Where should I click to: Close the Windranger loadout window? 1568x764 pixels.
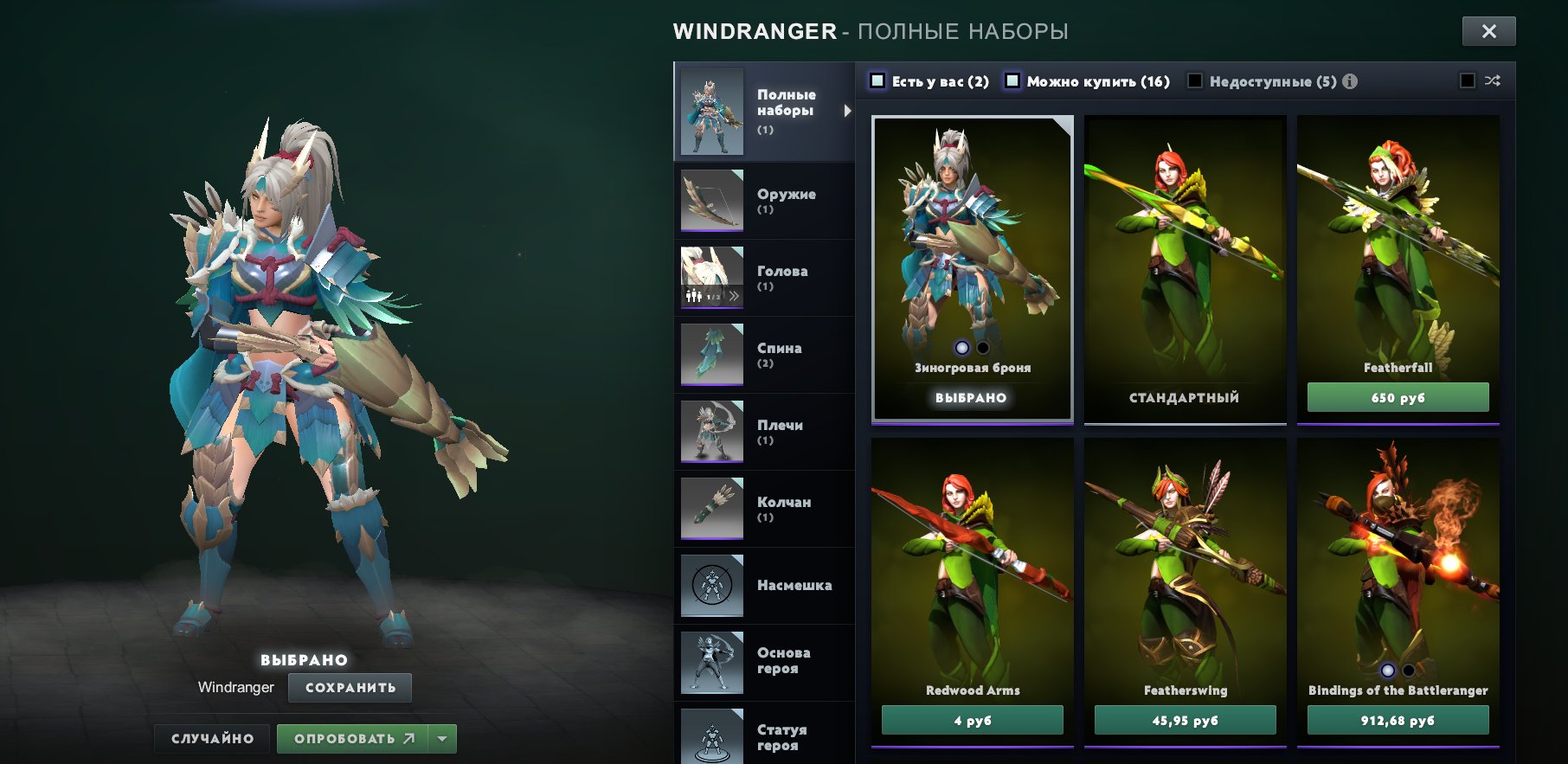[x=1488, y=31]
